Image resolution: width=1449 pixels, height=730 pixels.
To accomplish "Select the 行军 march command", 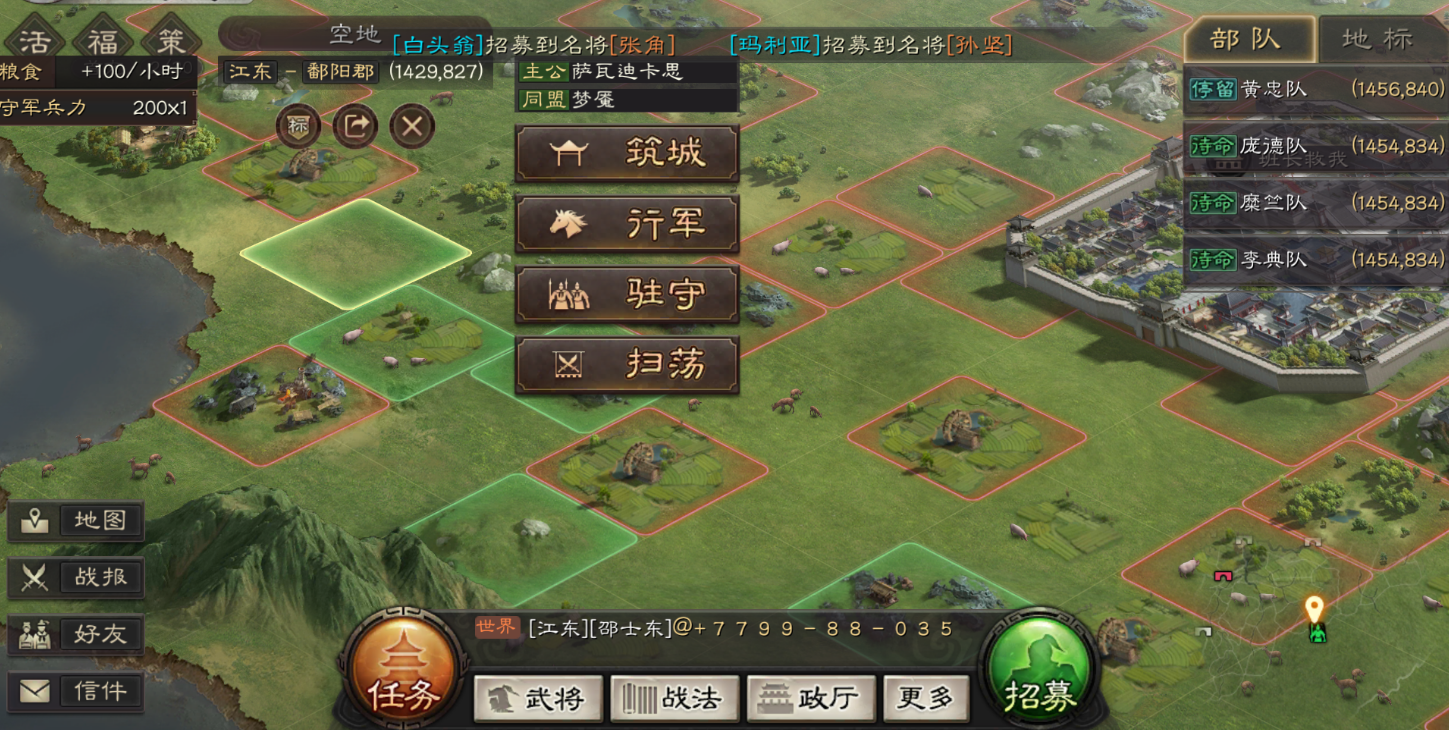I will 627,224.
